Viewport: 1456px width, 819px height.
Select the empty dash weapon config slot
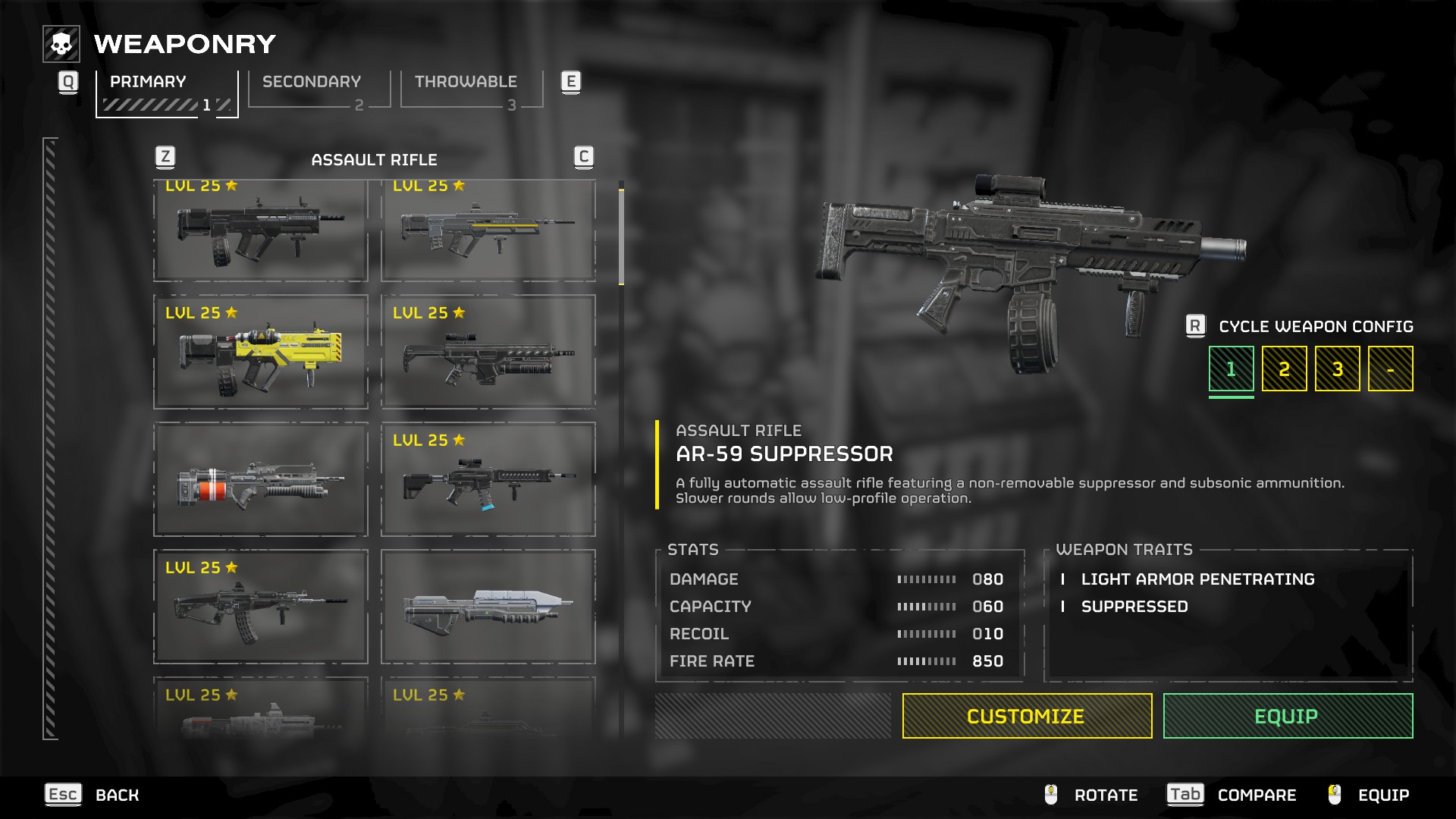point(1390,369)
